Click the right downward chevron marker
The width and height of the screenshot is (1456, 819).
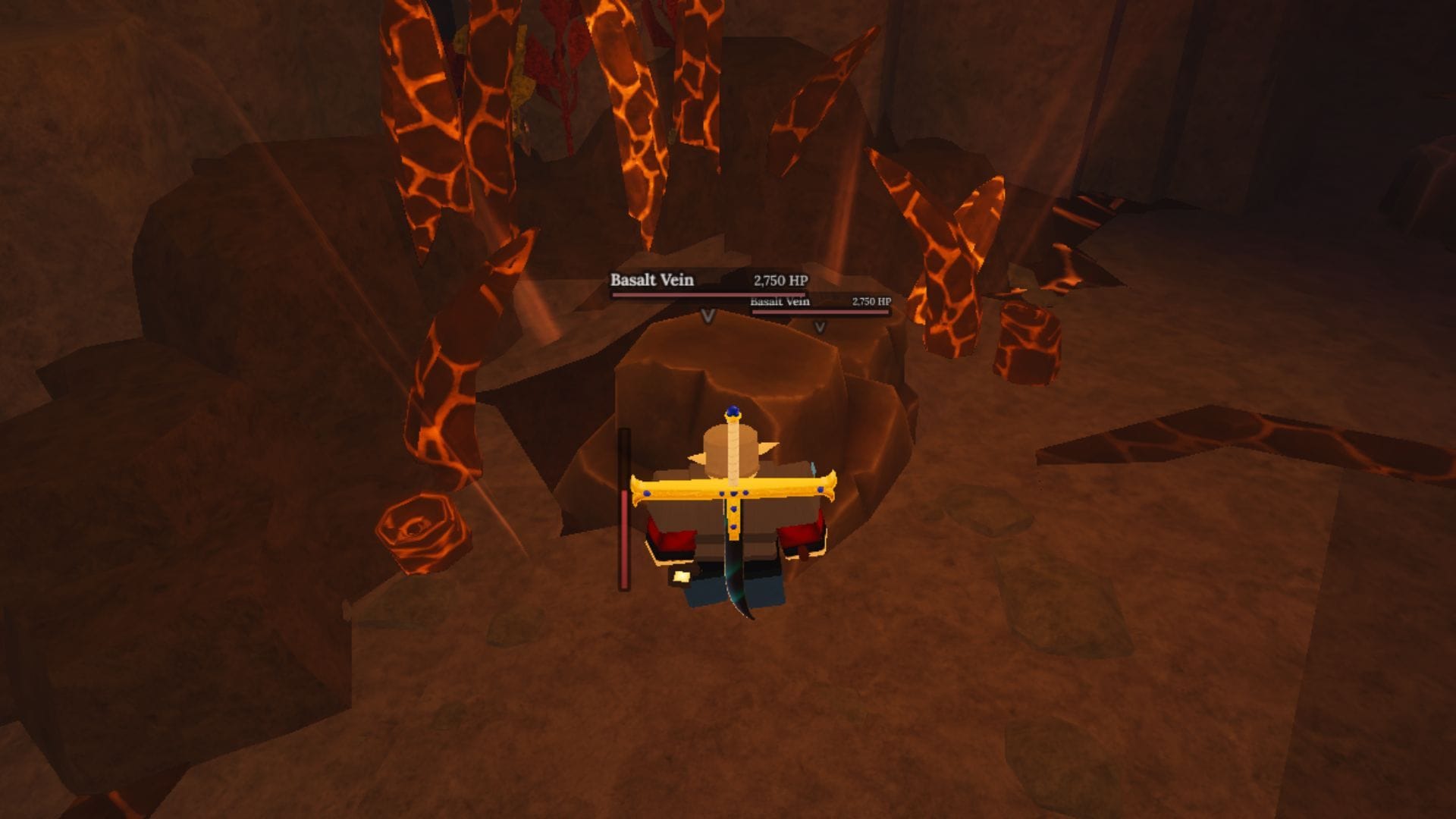819,328
